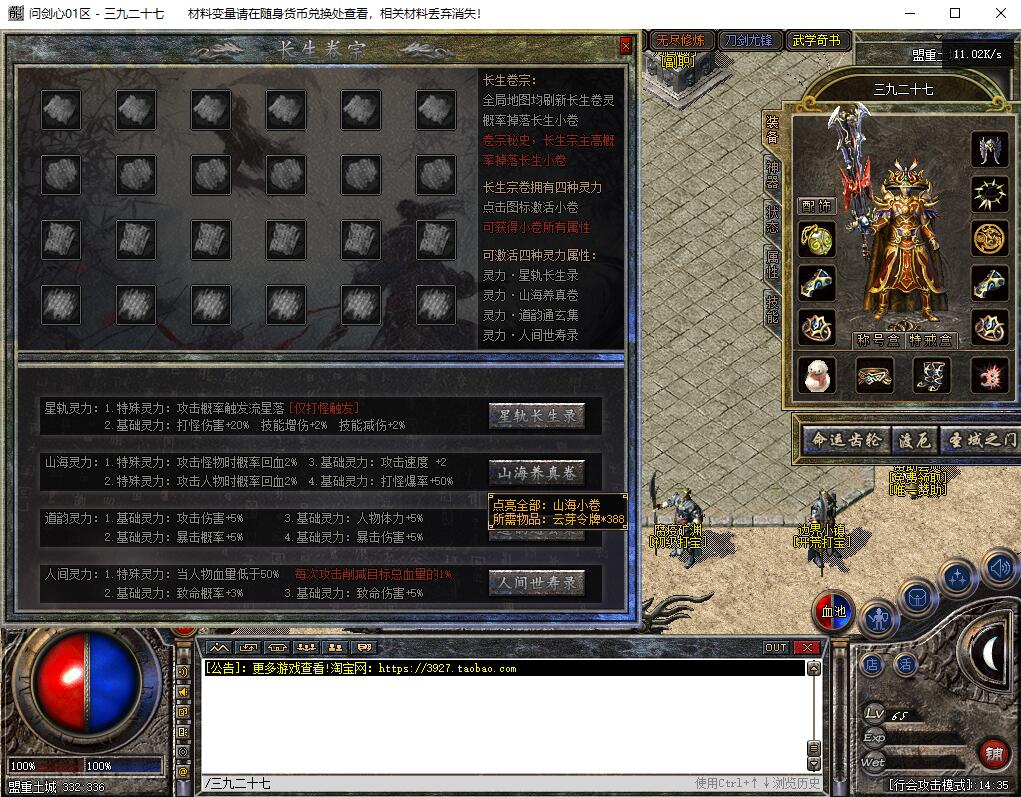Activate the 星轨长生录 button
Screen dimensions: 1021x797
[537, 416]
